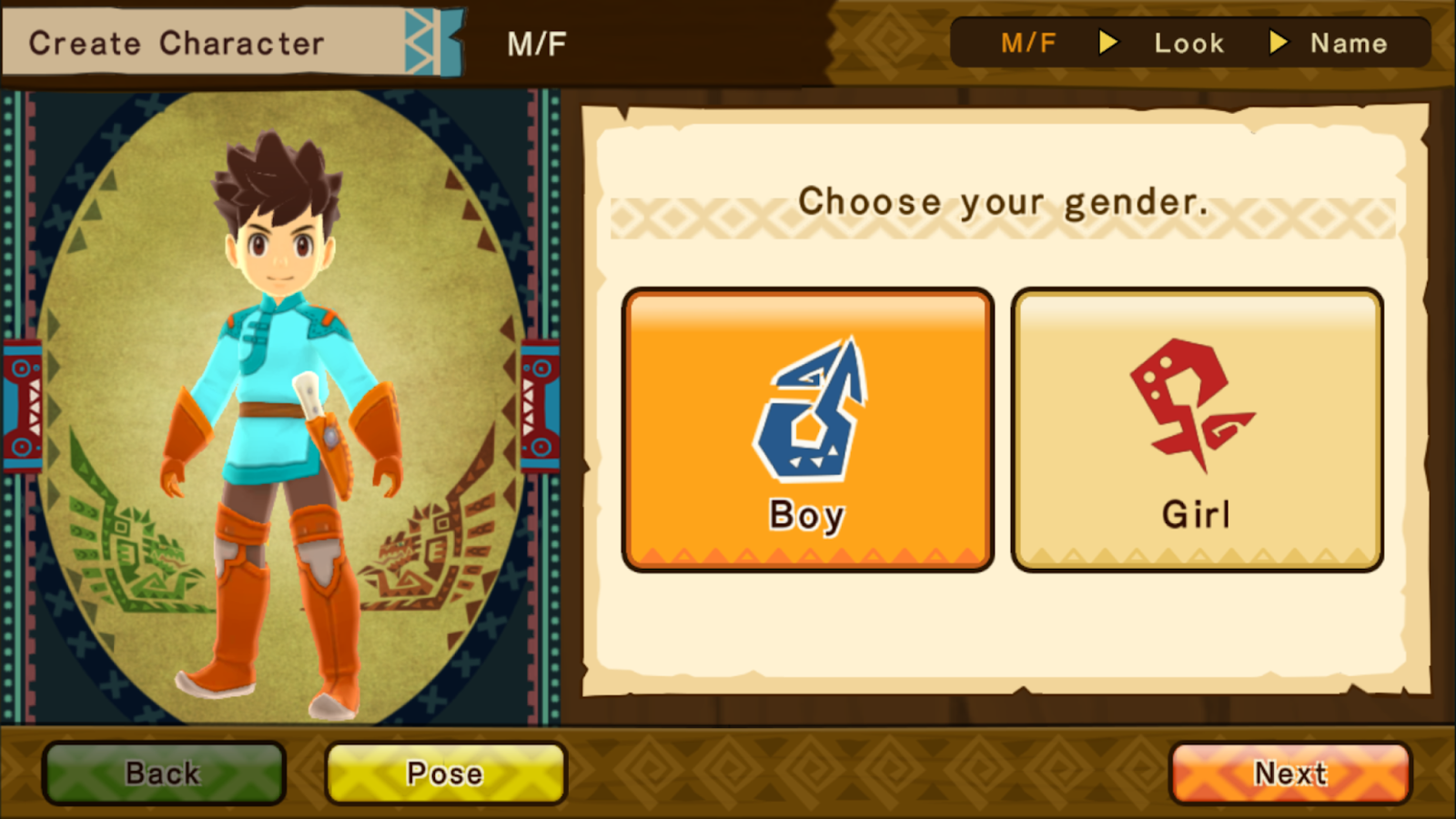Jump to the Name step
Viewport: 1456px width, 819px height.
coord(1350,42)
